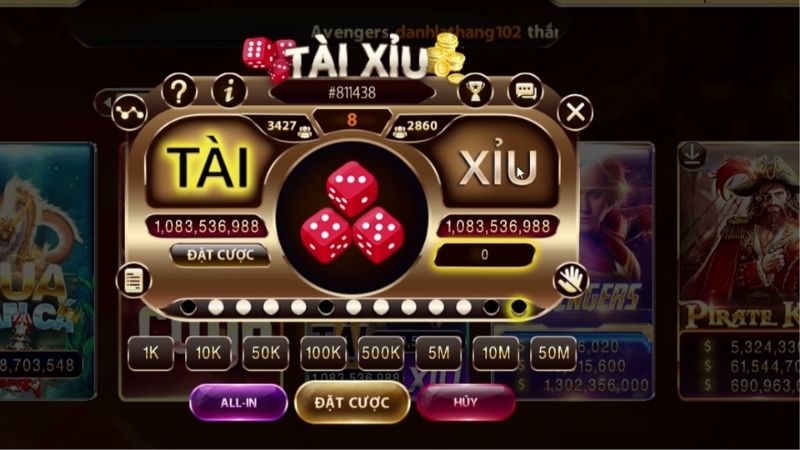The width and height of the screenshot is (800, 450).
Task: Open the bet history list icon
Action: pyautogui.click(x=132, y=281)
